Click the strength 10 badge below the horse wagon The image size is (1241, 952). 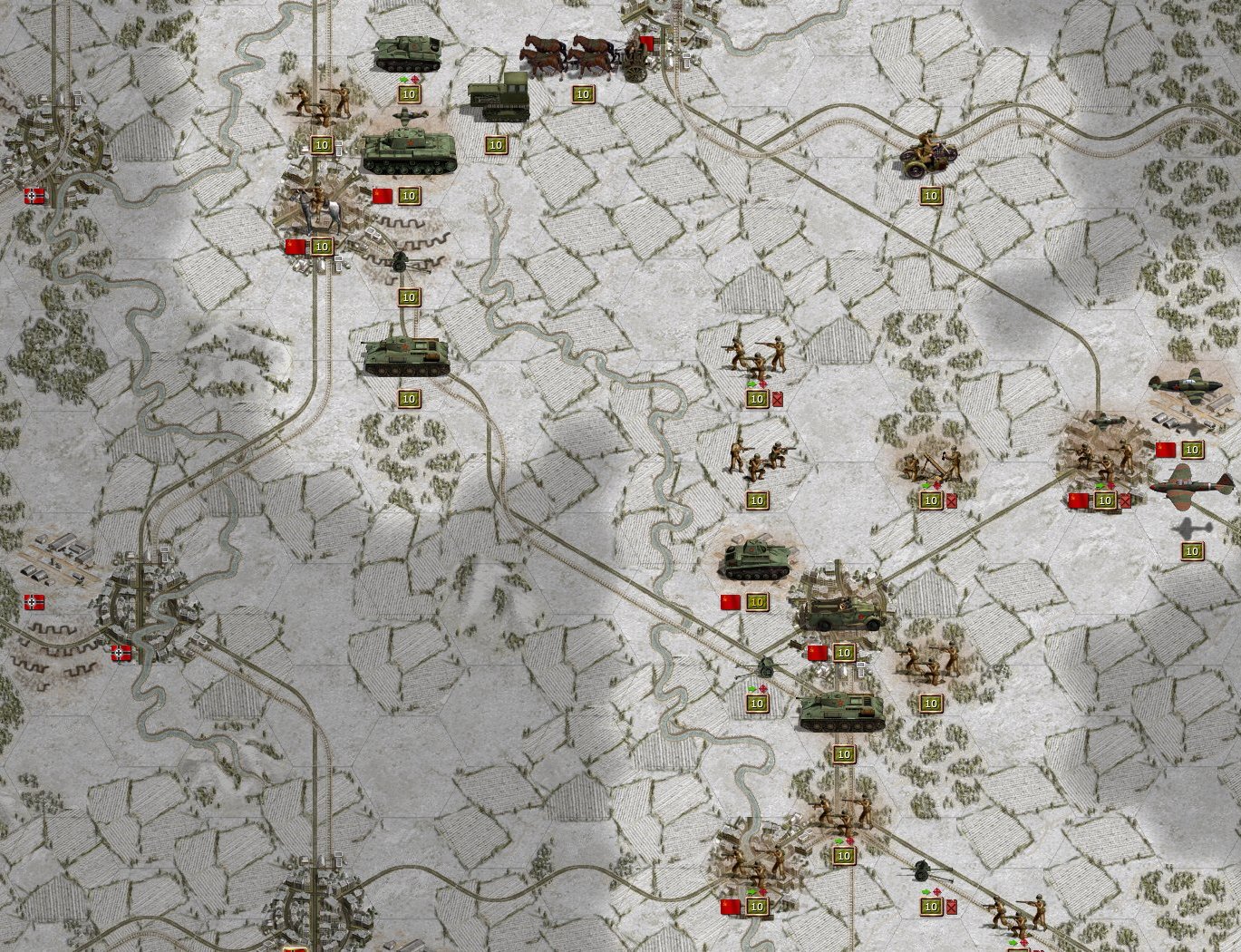point(583,93)
